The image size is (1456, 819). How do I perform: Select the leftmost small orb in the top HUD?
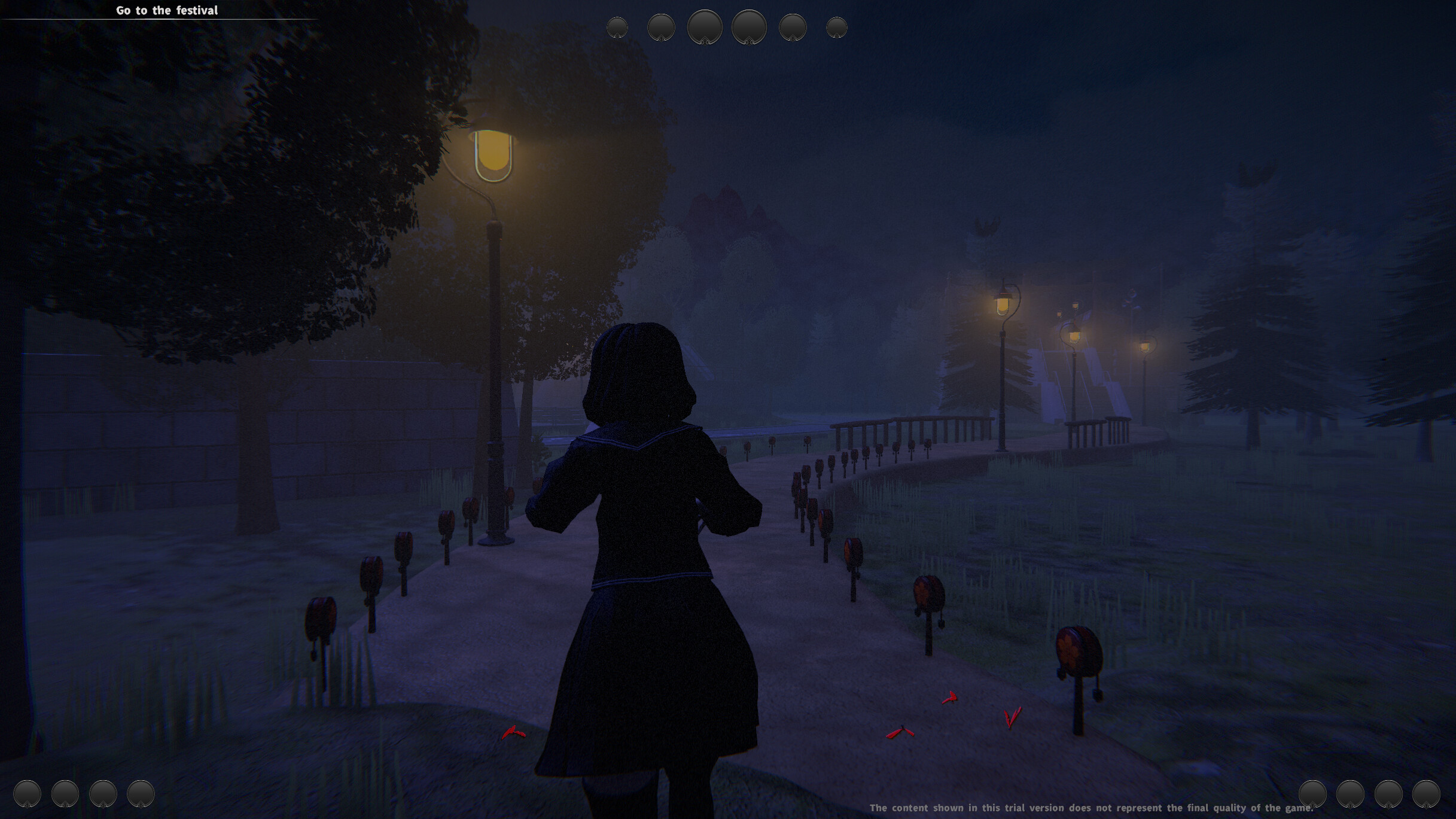click(617, 27)
